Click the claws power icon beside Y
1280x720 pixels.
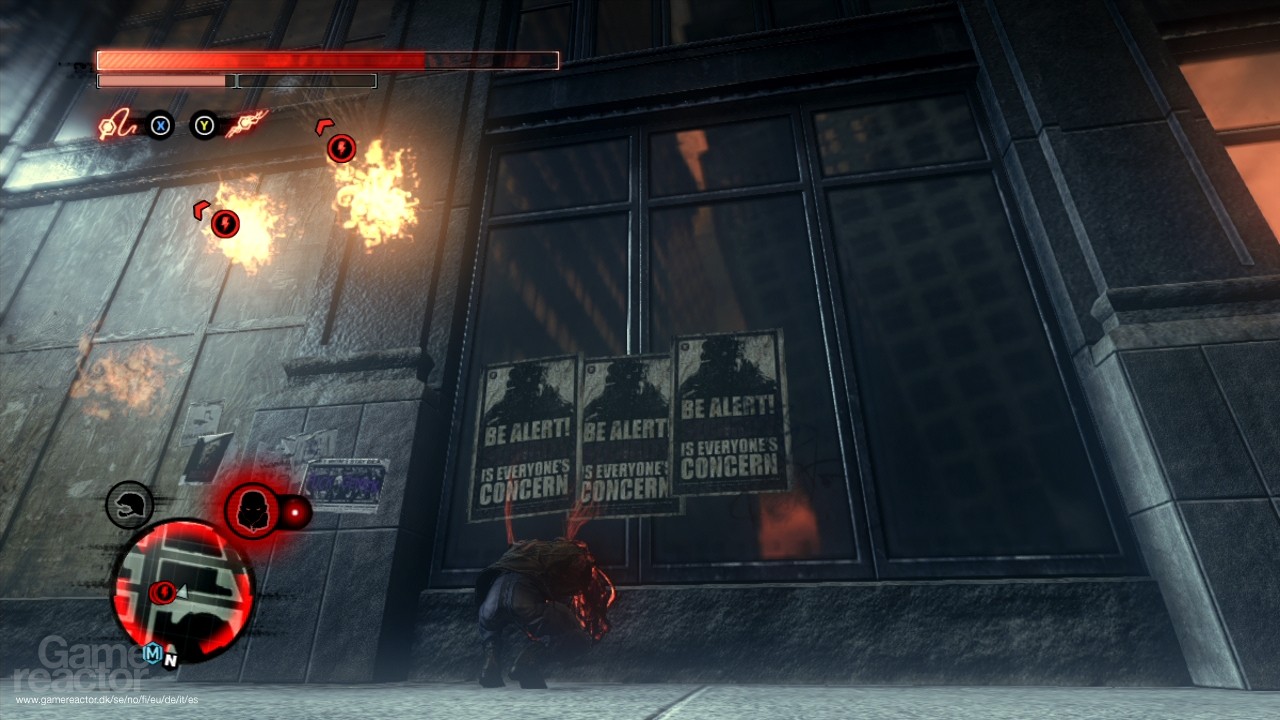(245, 124)
